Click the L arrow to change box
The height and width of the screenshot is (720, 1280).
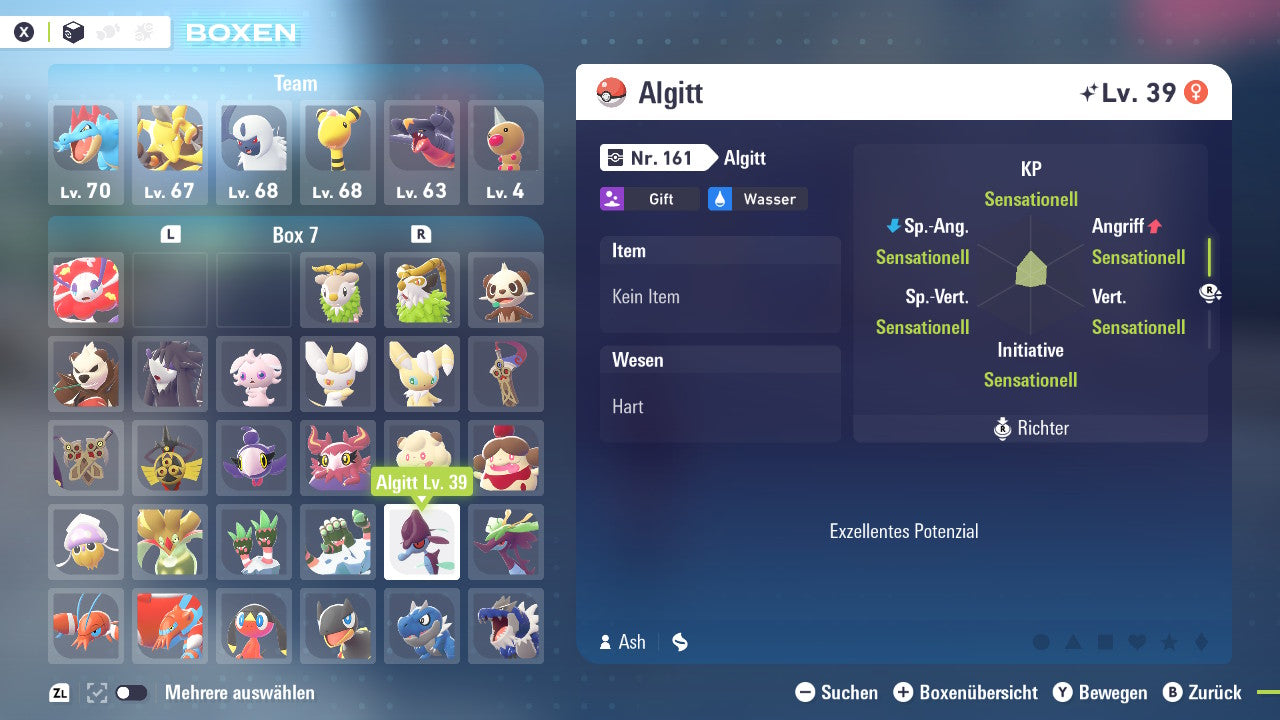(170, 233)
